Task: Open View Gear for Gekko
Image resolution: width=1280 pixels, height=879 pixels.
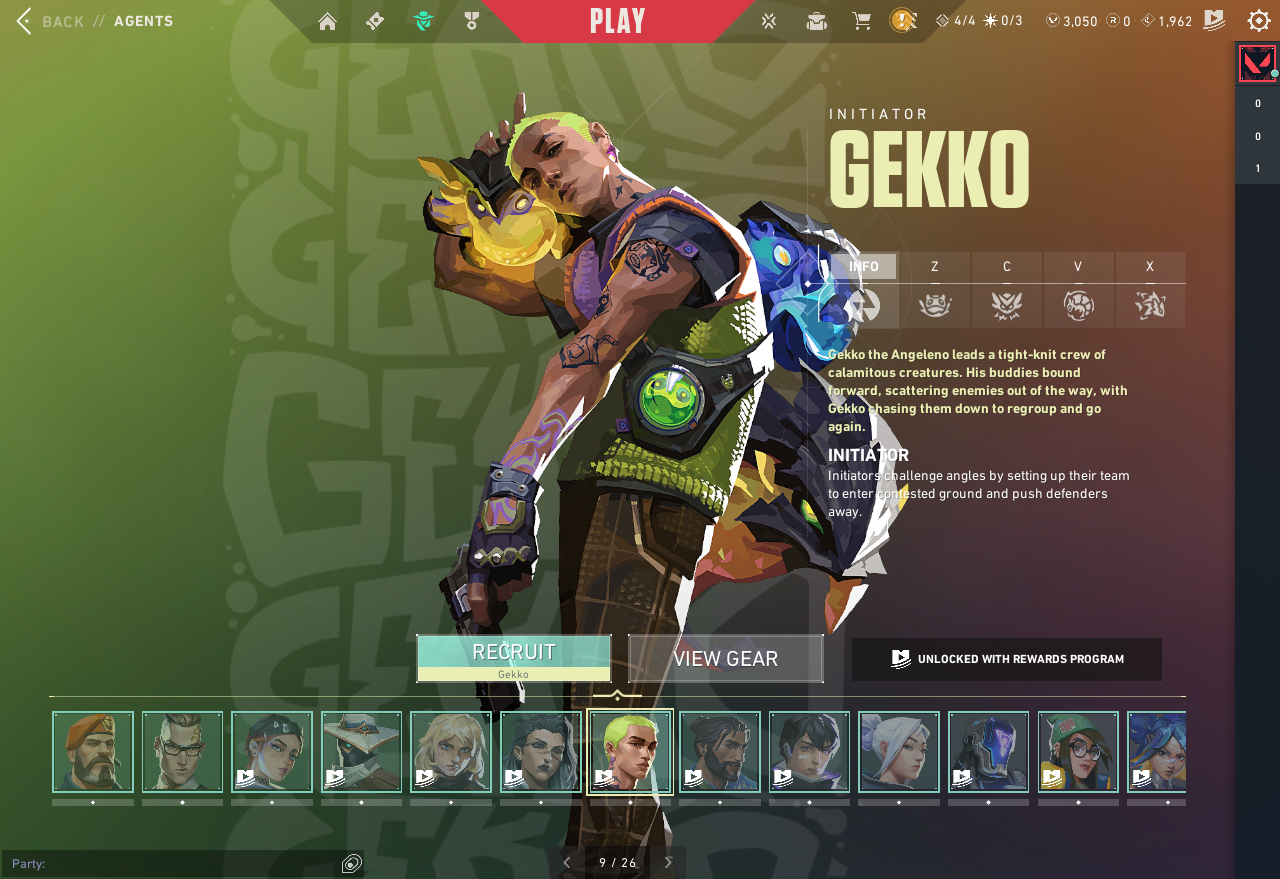Action: 726,659
